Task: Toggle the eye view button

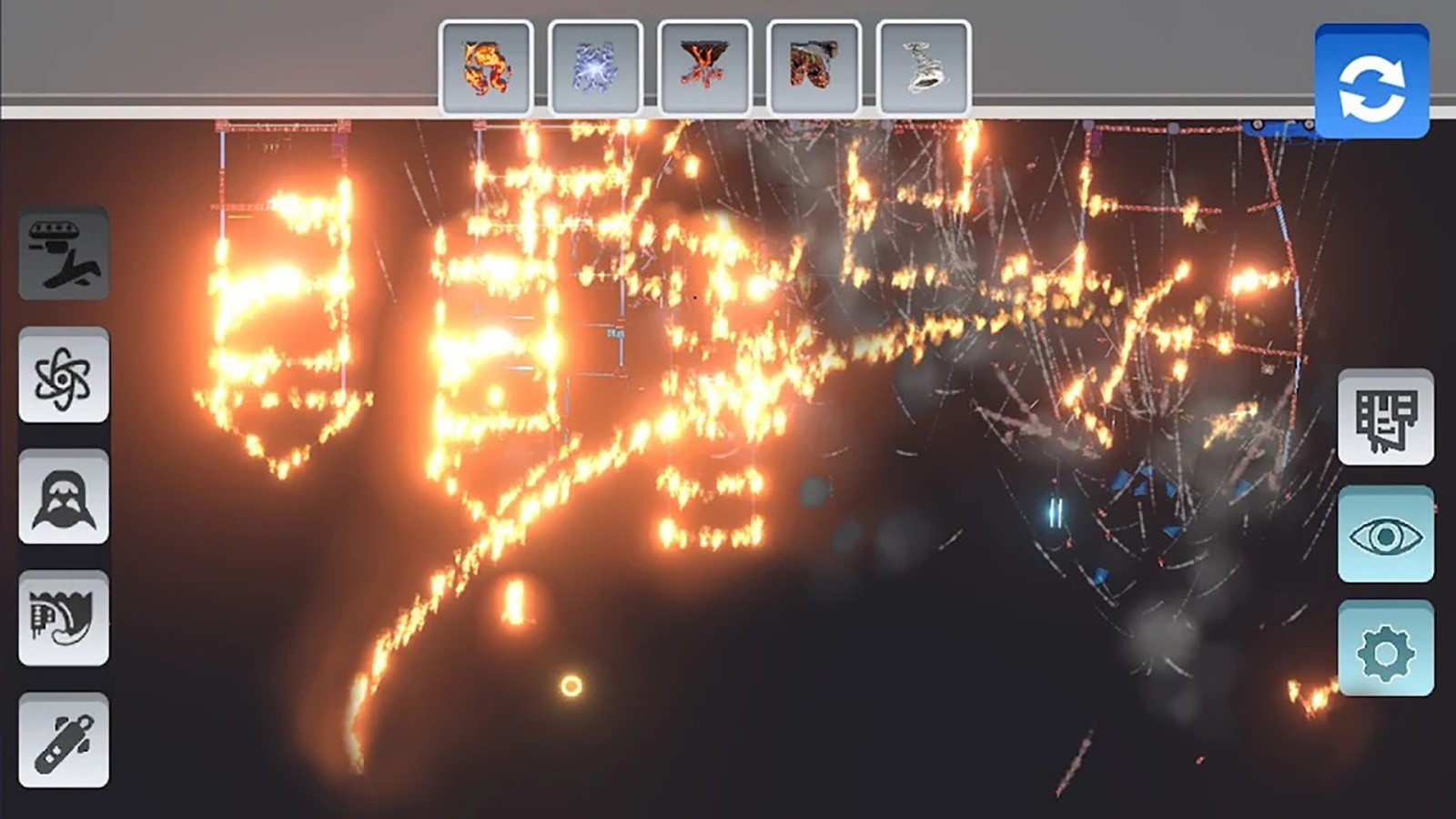Action: coord(1385,535)
